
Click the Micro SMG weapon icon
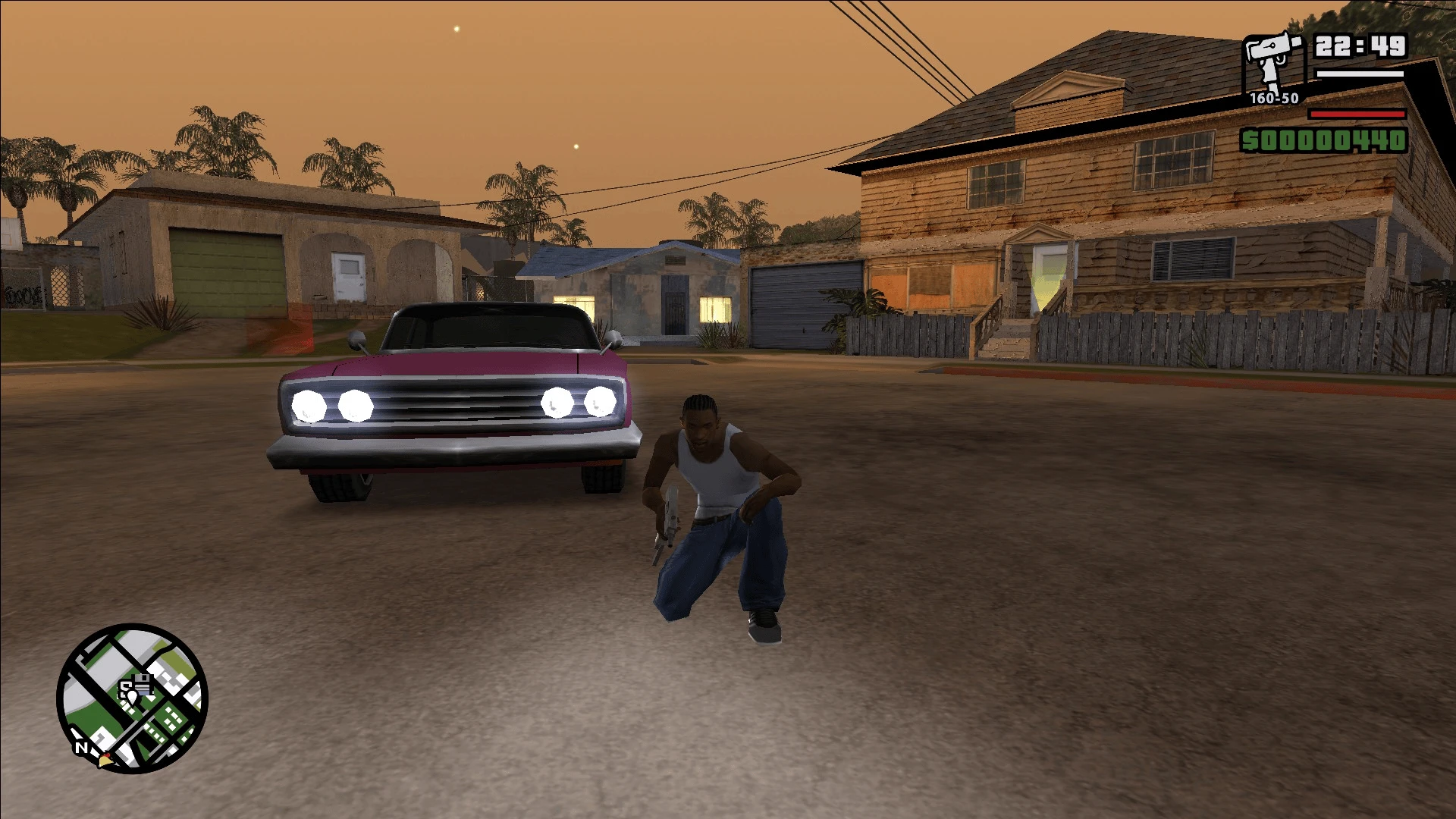(1271, 57)
